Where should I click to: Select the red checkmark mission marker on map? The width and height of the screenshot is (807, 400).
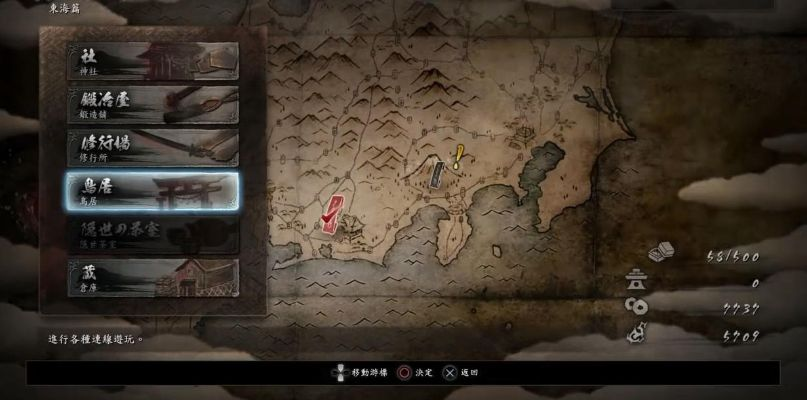(x=332, y=211)
